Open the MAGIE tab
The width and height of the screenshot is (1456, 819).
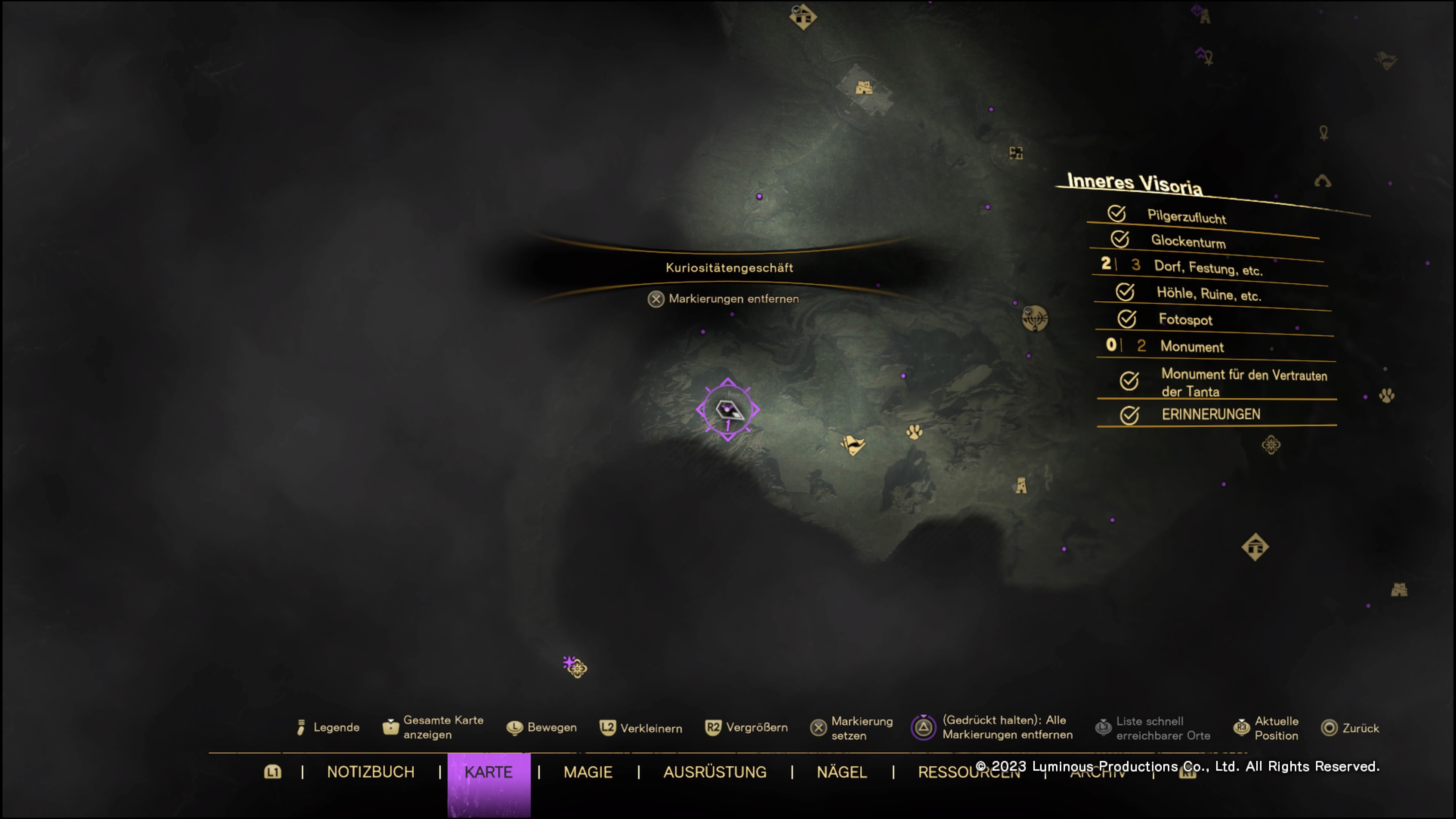(588, 772)
